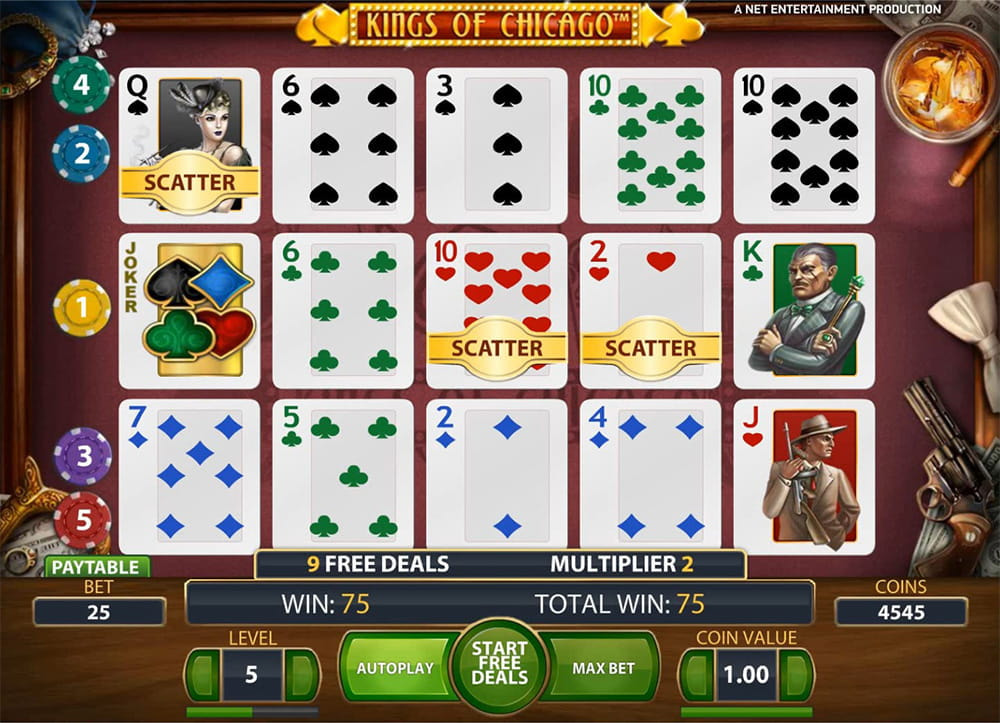Select Max Bet
Image resolution: width=1000 pixels, height=723 pixels.
point(604,668)
